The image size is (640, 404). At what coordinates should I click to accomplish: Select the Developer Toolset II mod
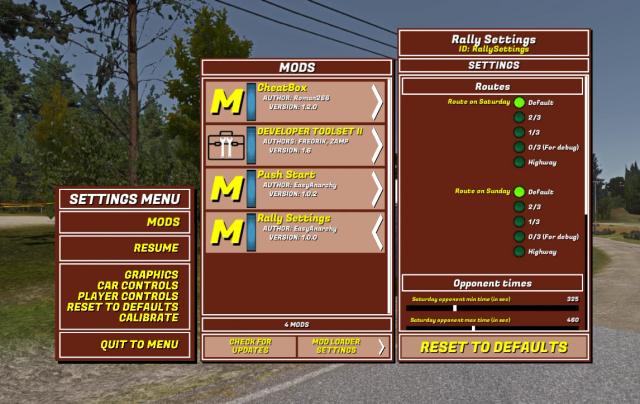(x=295, y=145)
